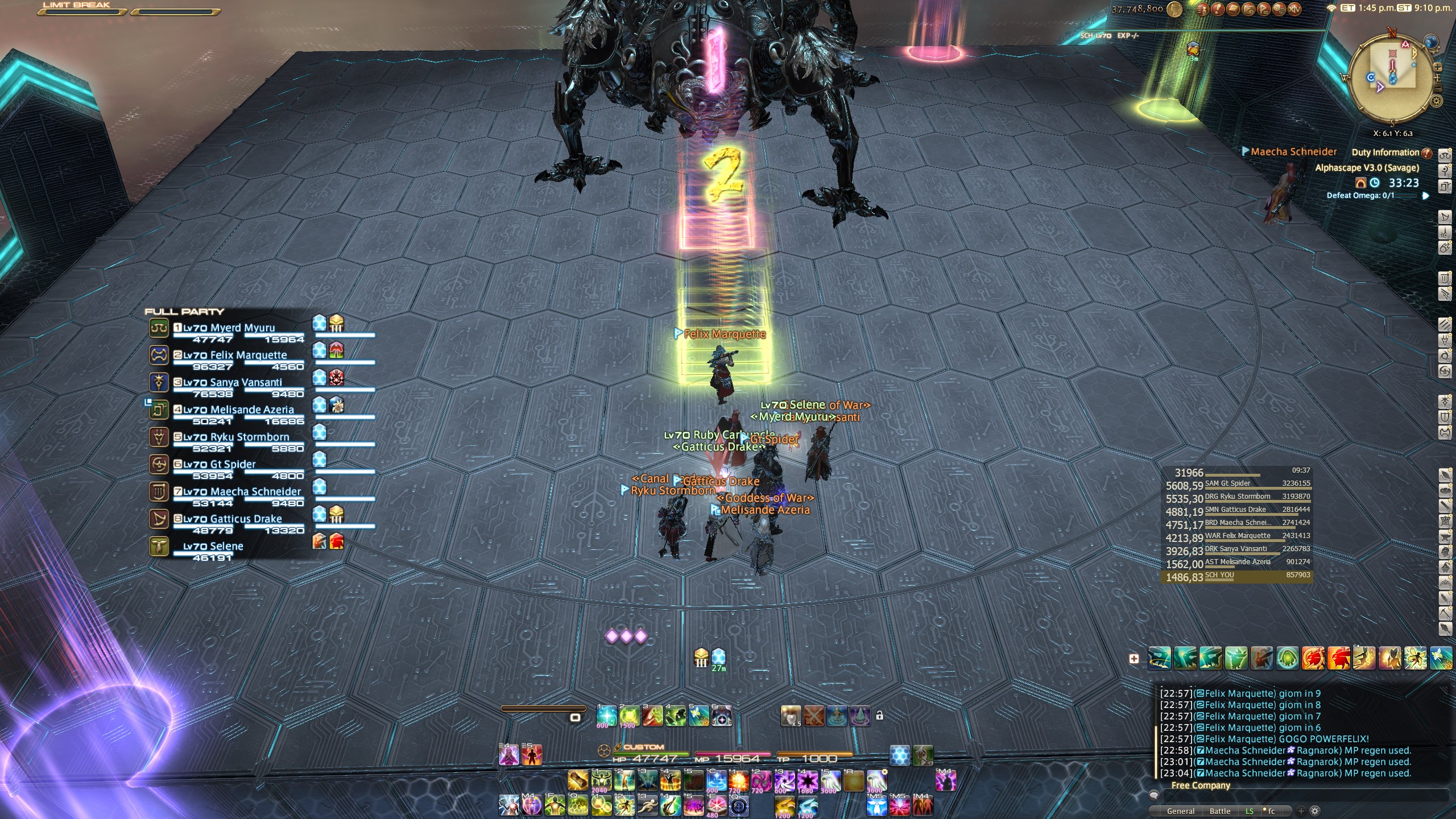Switch to the General chat tab

point(1180,811)
